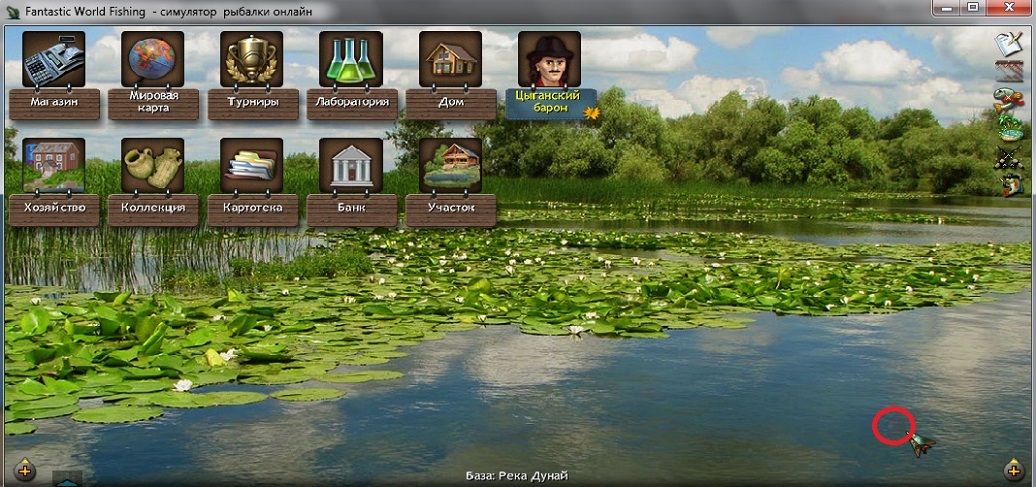
Task: Click the bottom-right gold plus button
Action: coord(1013,469)
